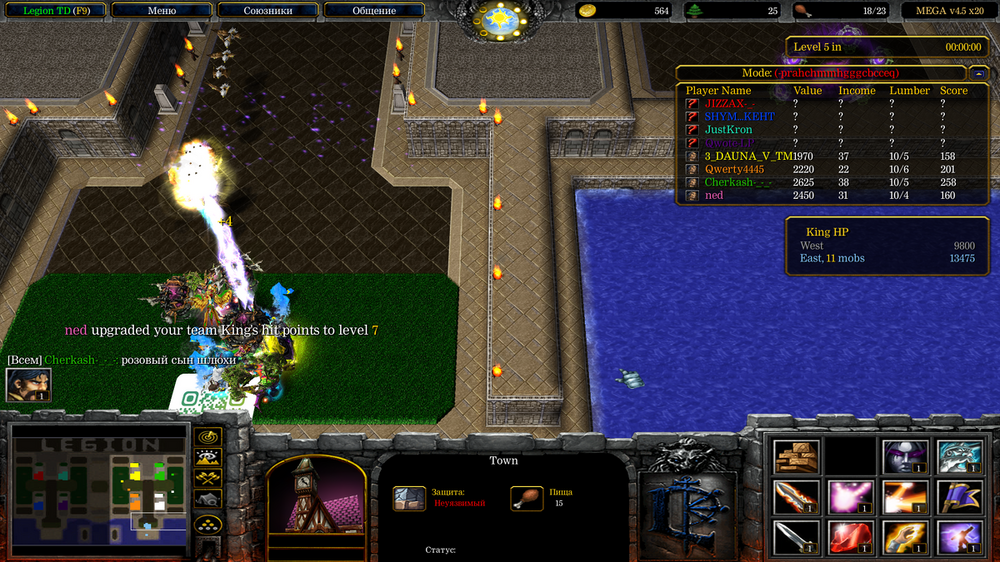Open the Союзники allies panel
The width and height of the screenshot is (1000, 562).
tap(267, 11)
